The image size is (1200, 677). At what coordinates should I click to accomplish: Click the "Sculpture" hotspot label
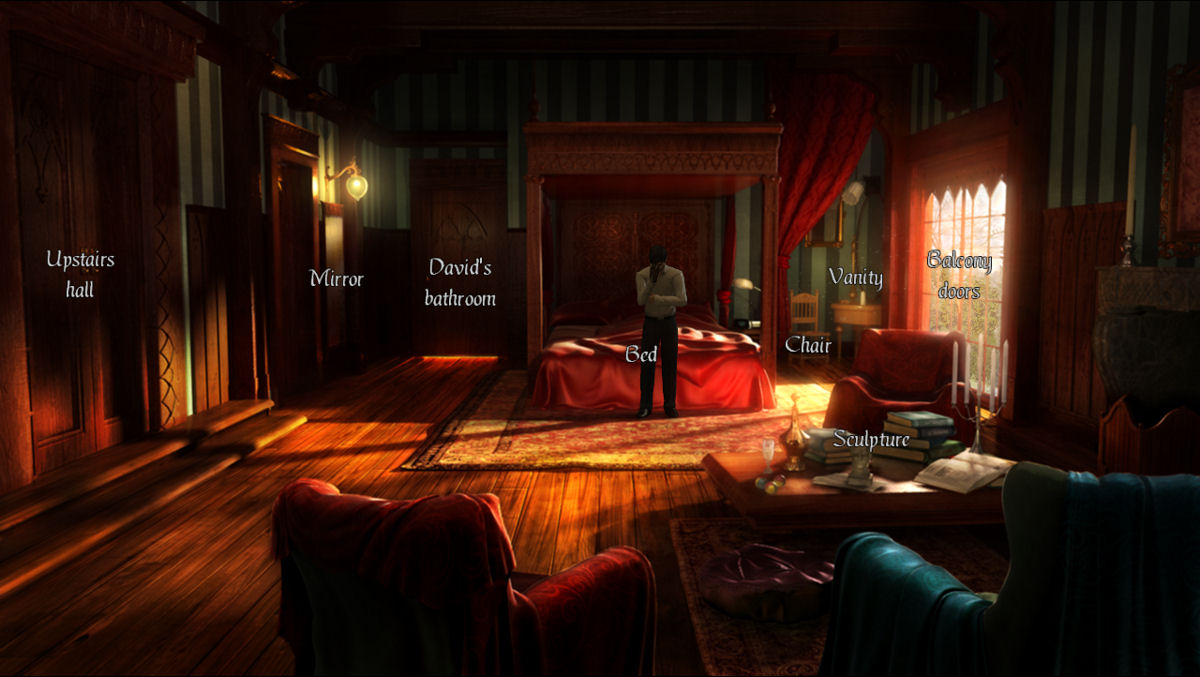pyautogui.click(x=871, y=439)
